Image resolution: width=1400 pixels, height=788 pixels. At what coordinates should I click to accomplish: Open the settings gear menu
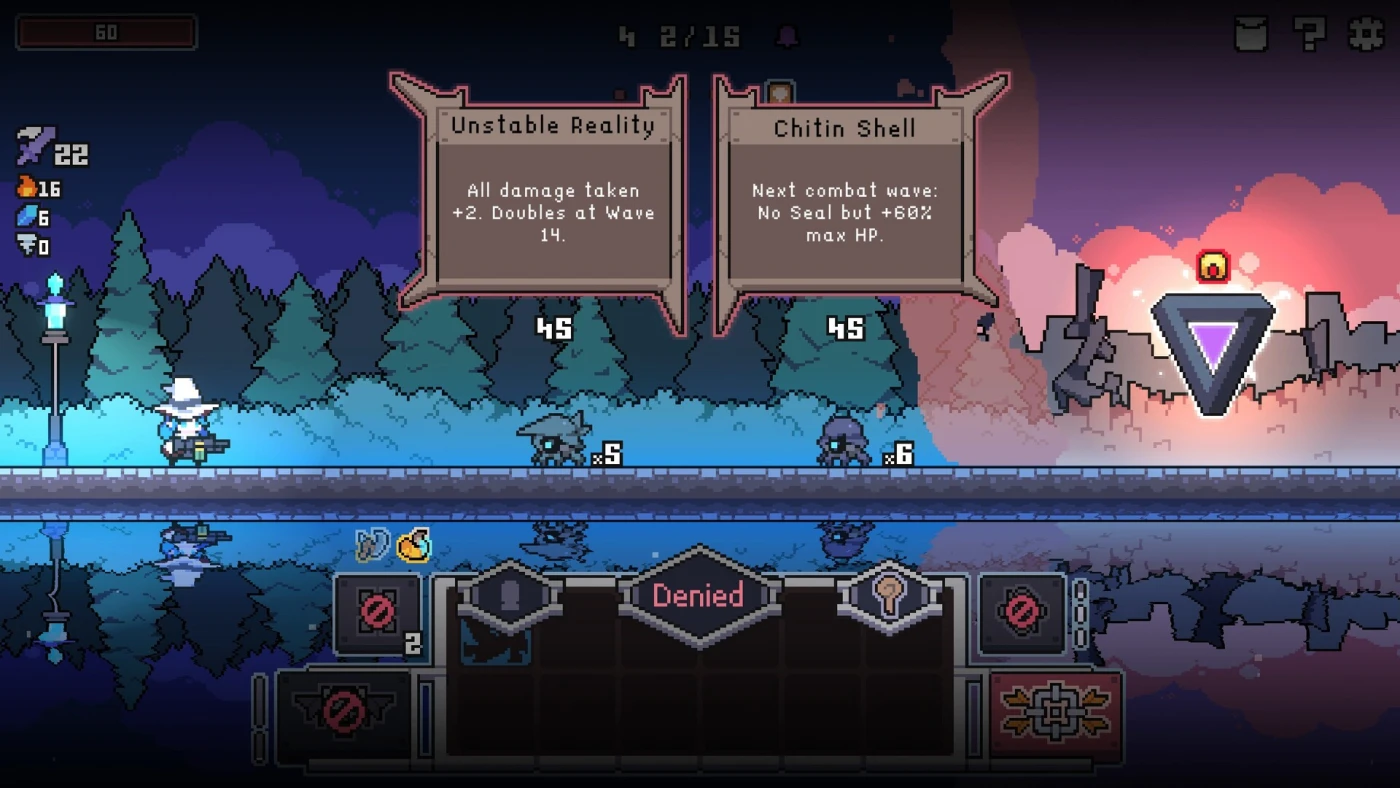coord(1366,34)
